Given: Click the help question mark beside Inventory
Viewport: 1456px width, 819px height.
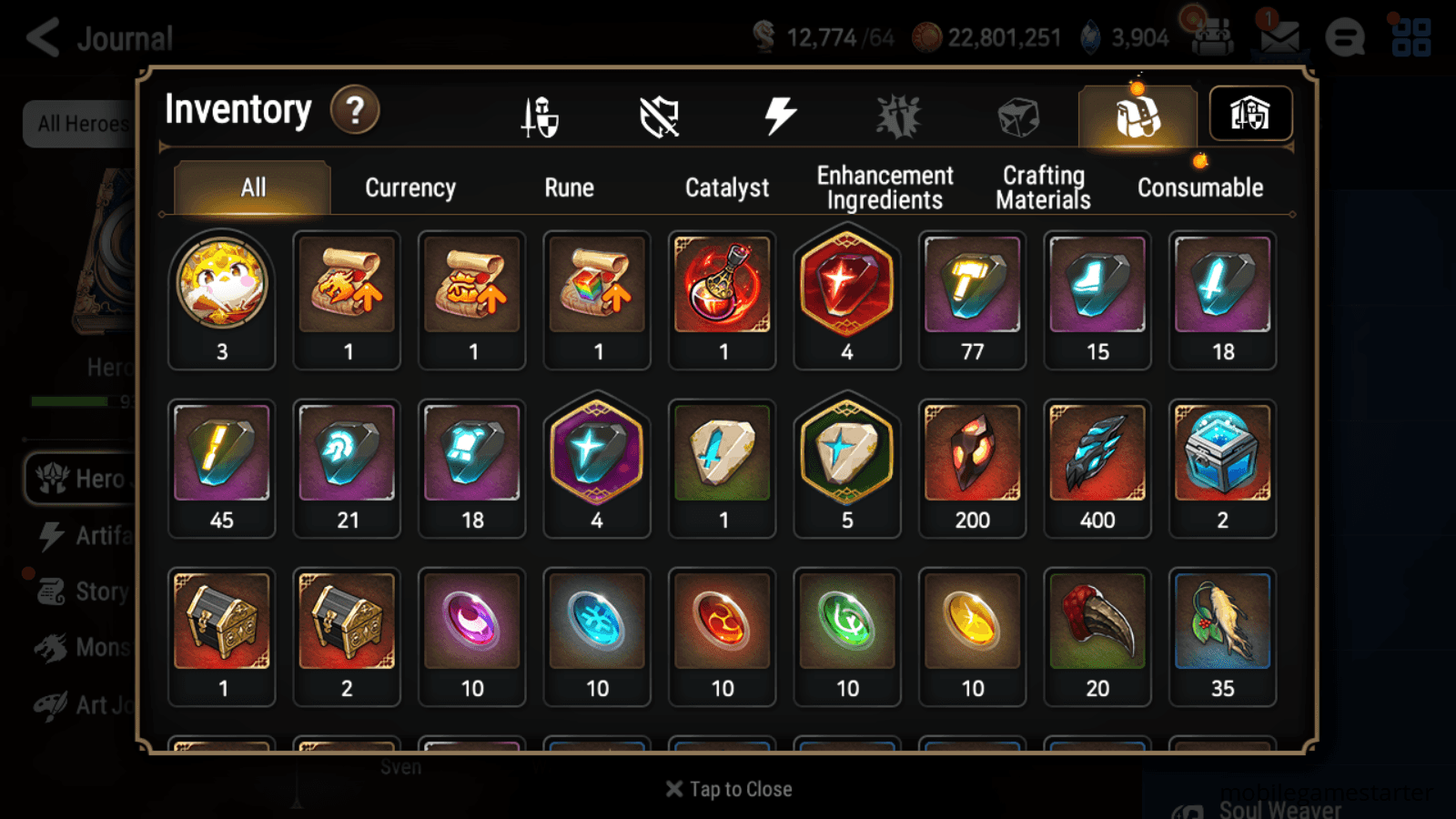Looking at the screenshot, I should [355, 110].
